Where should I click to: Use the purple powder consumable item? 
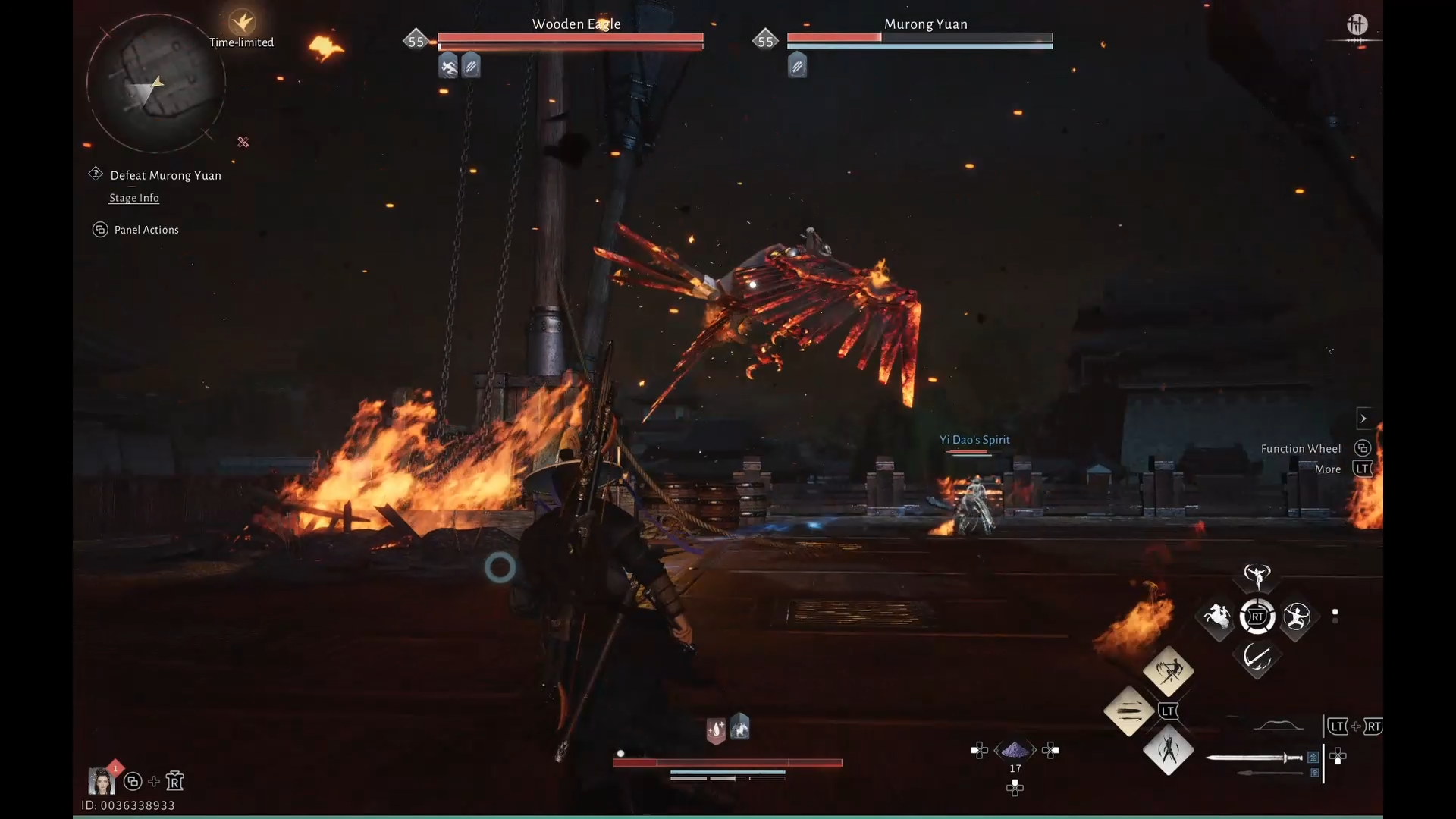1015,751
